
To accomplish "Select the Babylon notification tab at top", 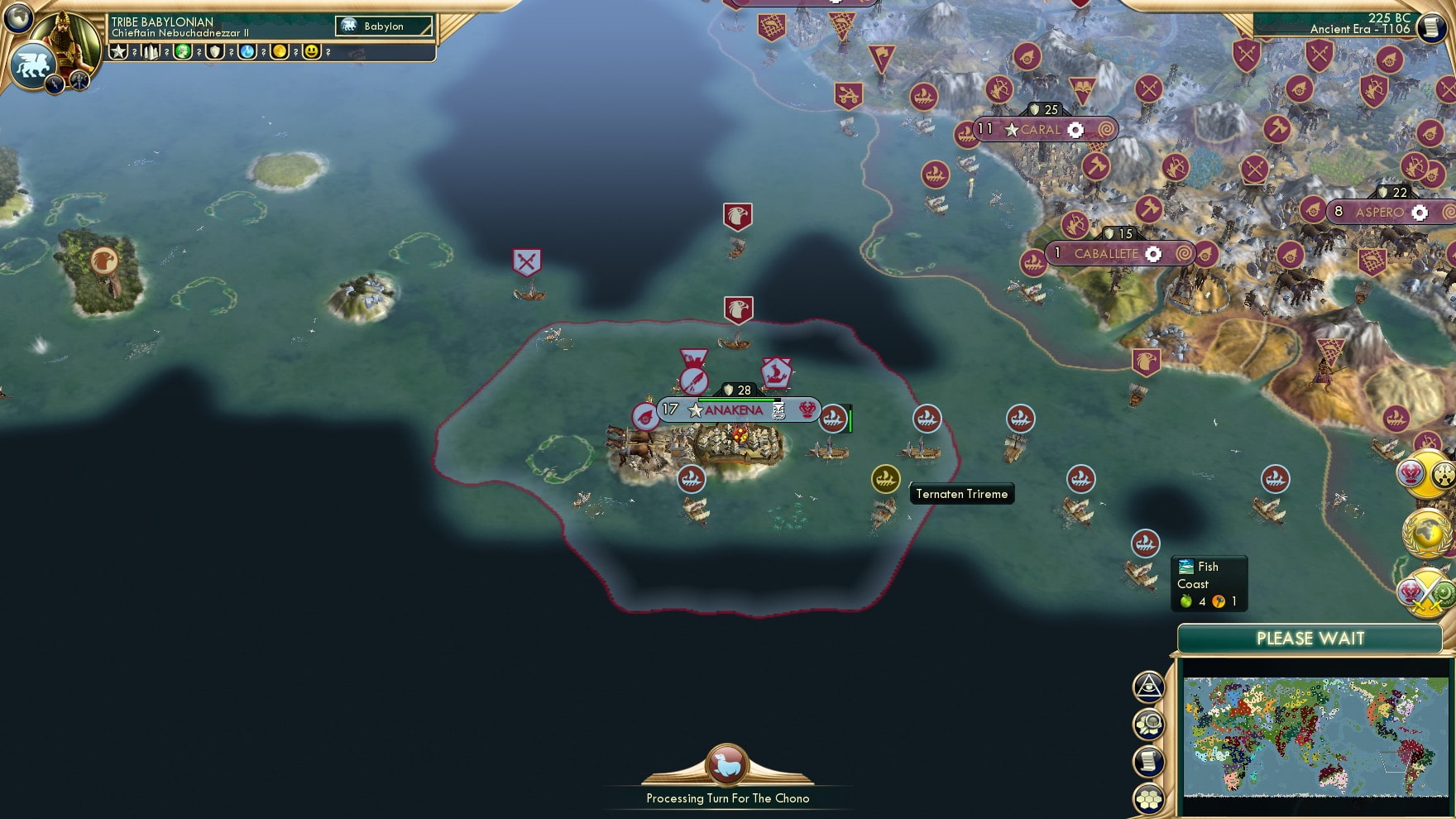I will point(382,26).
